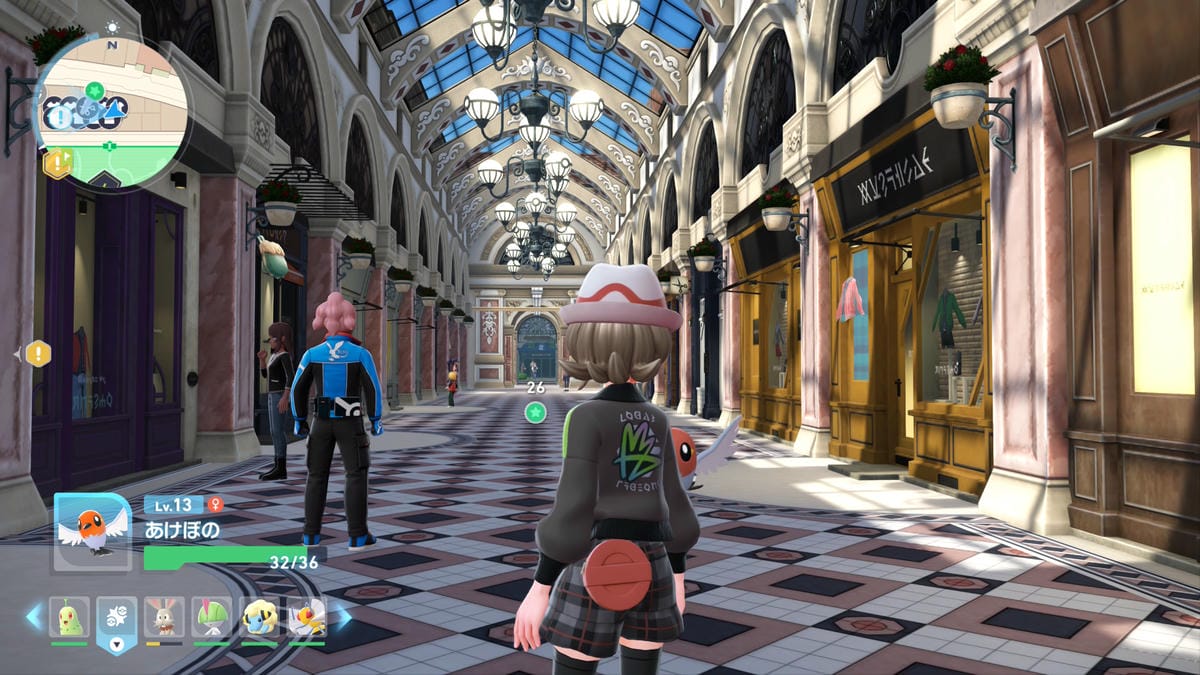
Task: Click the green star marker on minimap
Action: [x=94, y=90]
